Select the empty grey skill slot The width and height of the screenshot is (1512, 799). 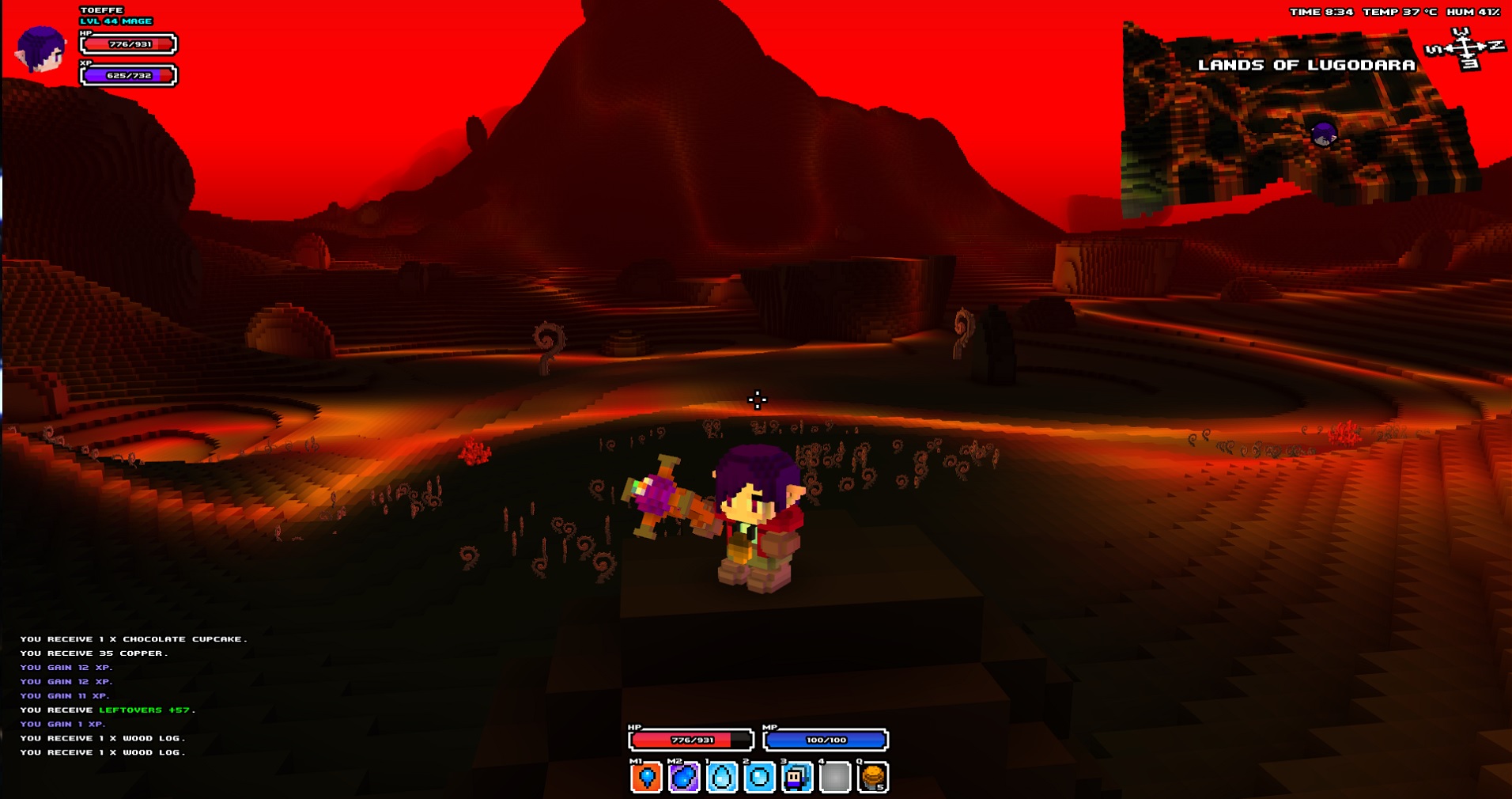(835, 778)
